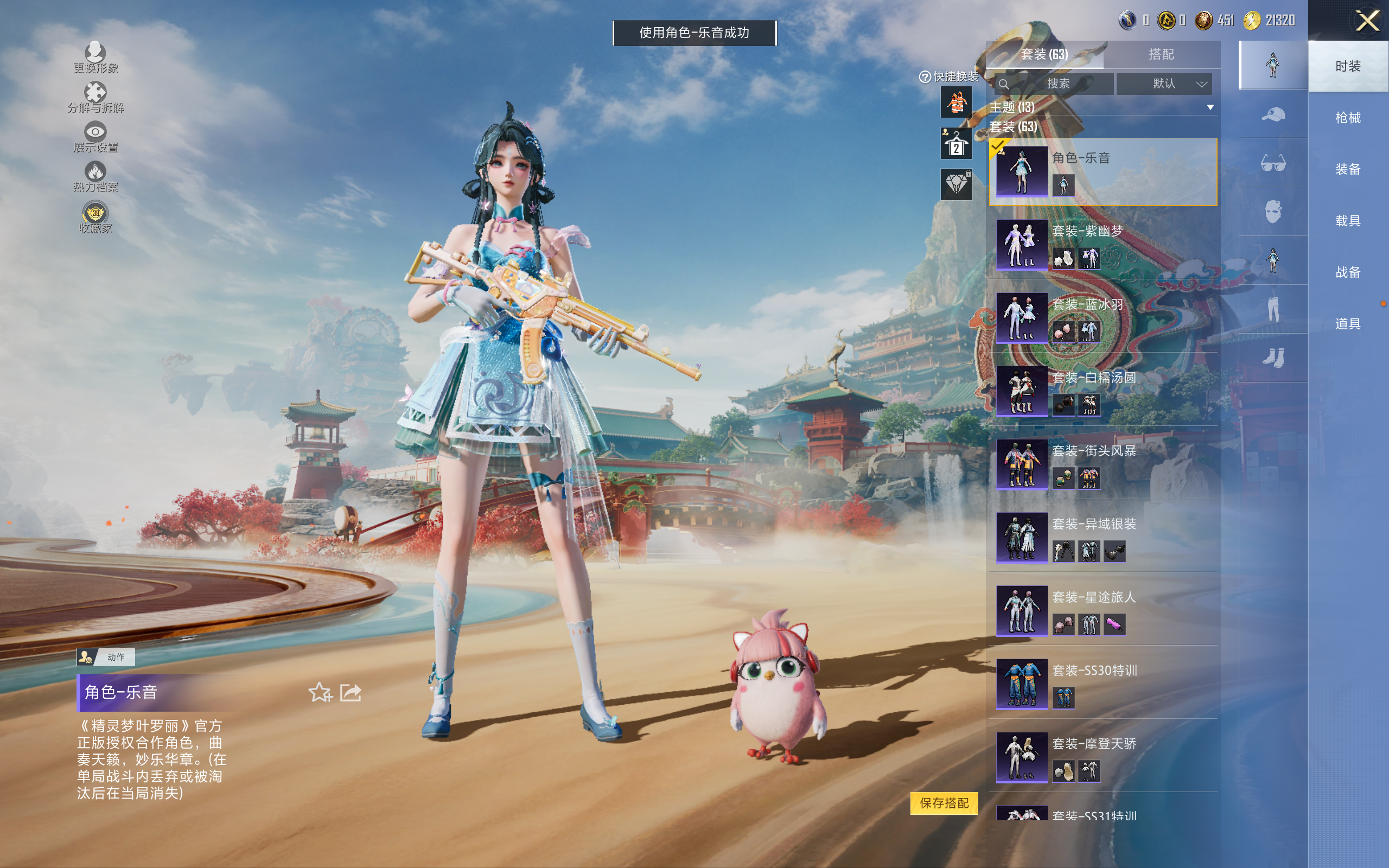
Task: Click the 搜索 search field
Action: pos(1055,84)
